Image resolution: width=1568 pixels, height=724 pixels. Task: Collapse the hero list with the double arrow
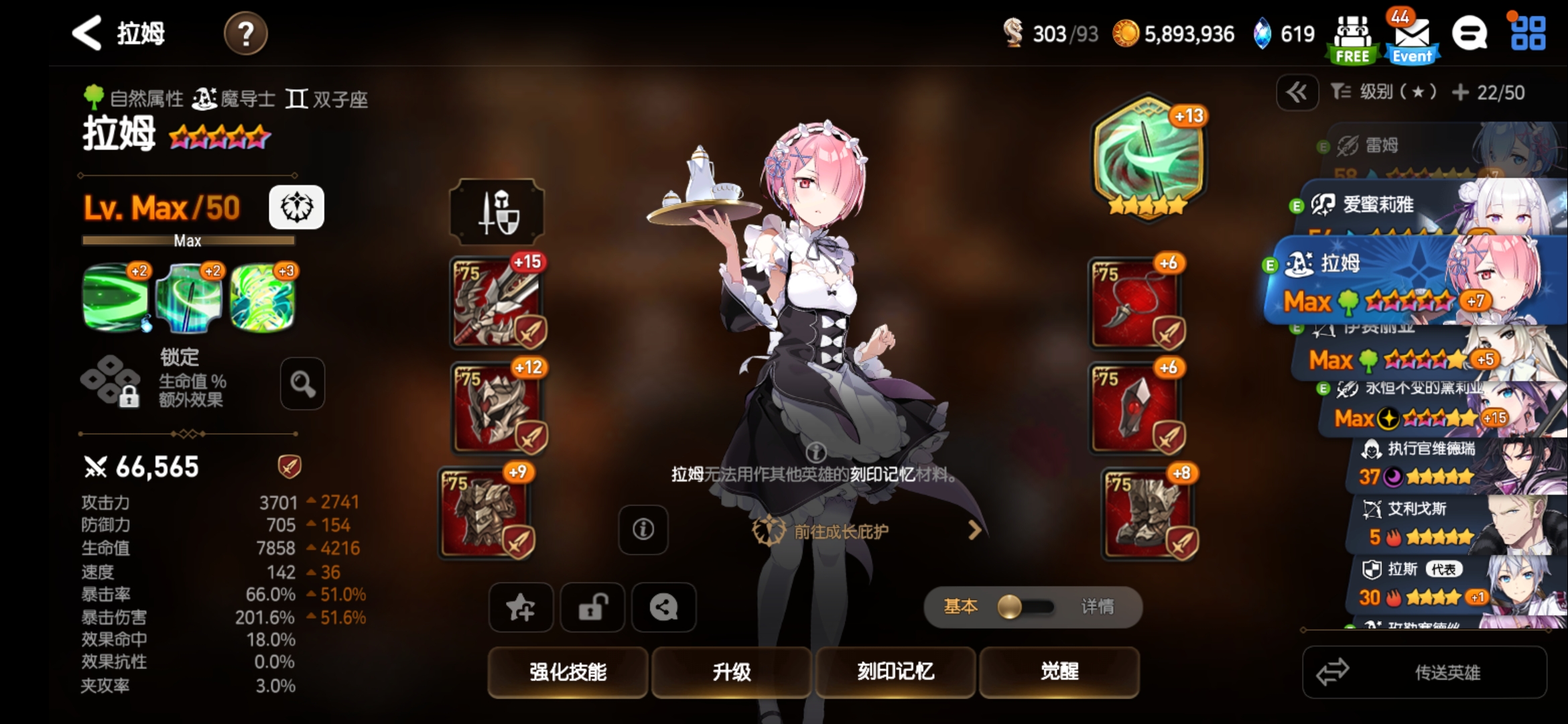1297,93
